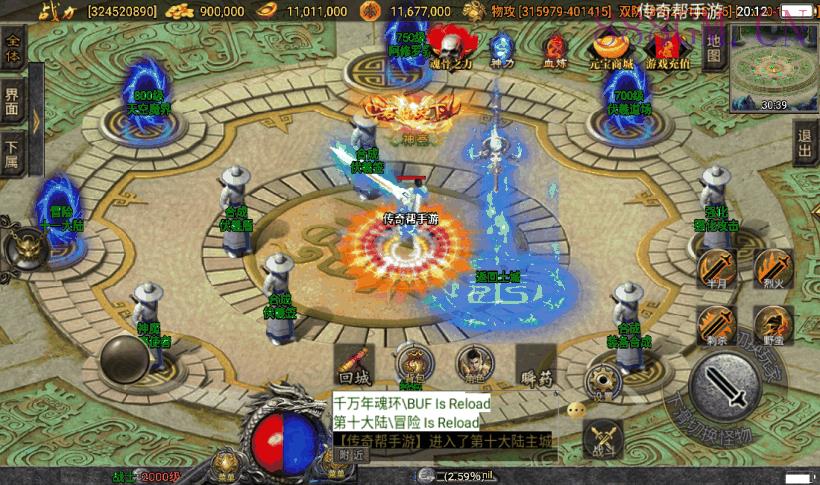
Task: Expand the side panel arrow
Action: (x=36, y=118)
